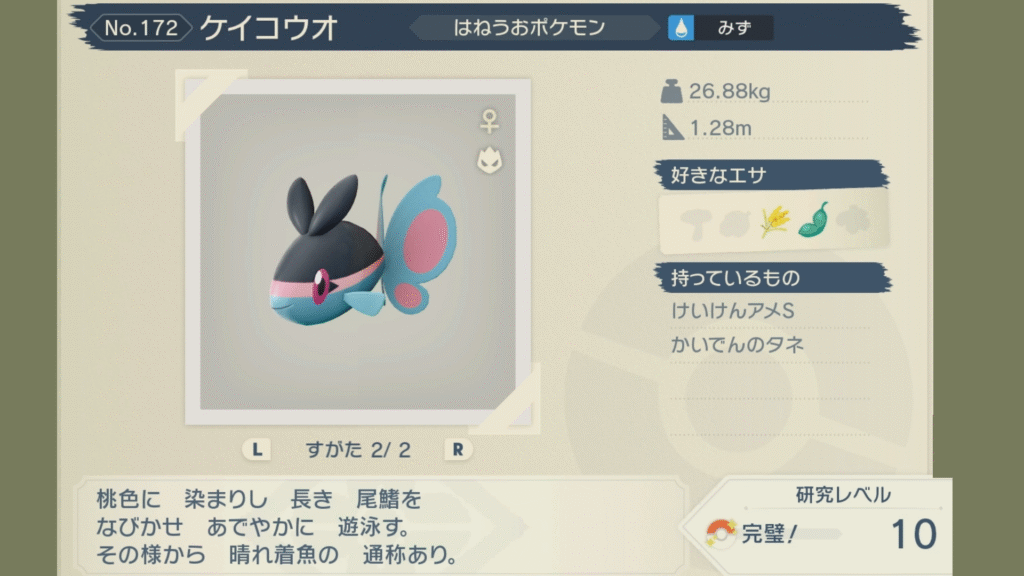Click the female gender symbol icon
The image size is (1024, 576).
pos(489,122)
